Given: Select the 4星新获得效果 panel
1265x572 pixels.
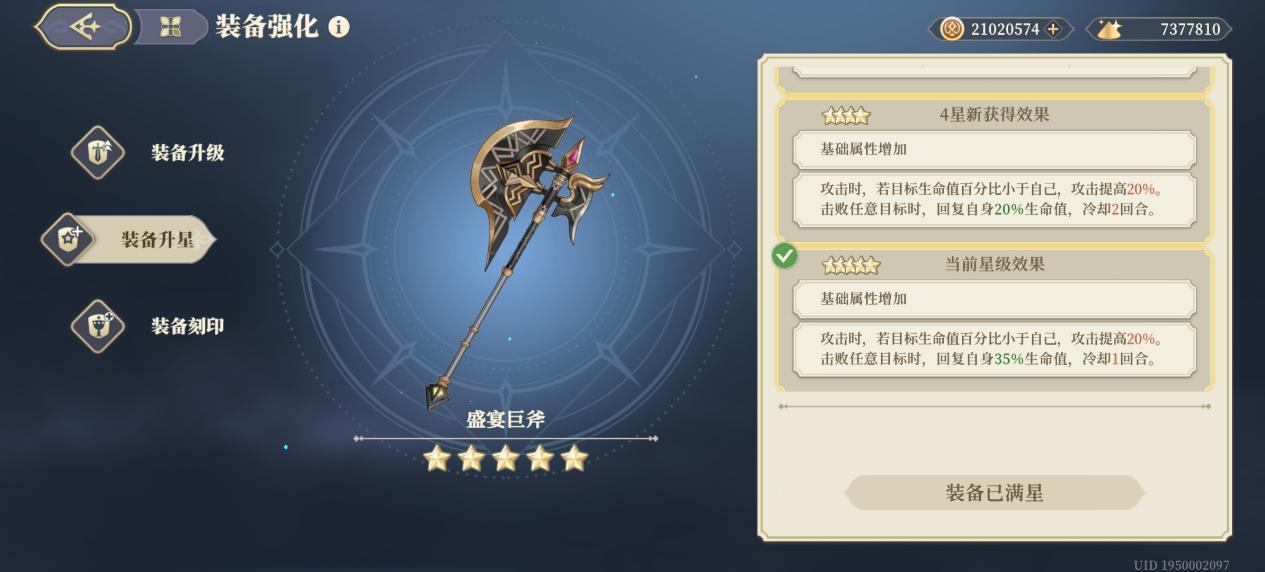Looking at the screenshot, I should 994,169.
